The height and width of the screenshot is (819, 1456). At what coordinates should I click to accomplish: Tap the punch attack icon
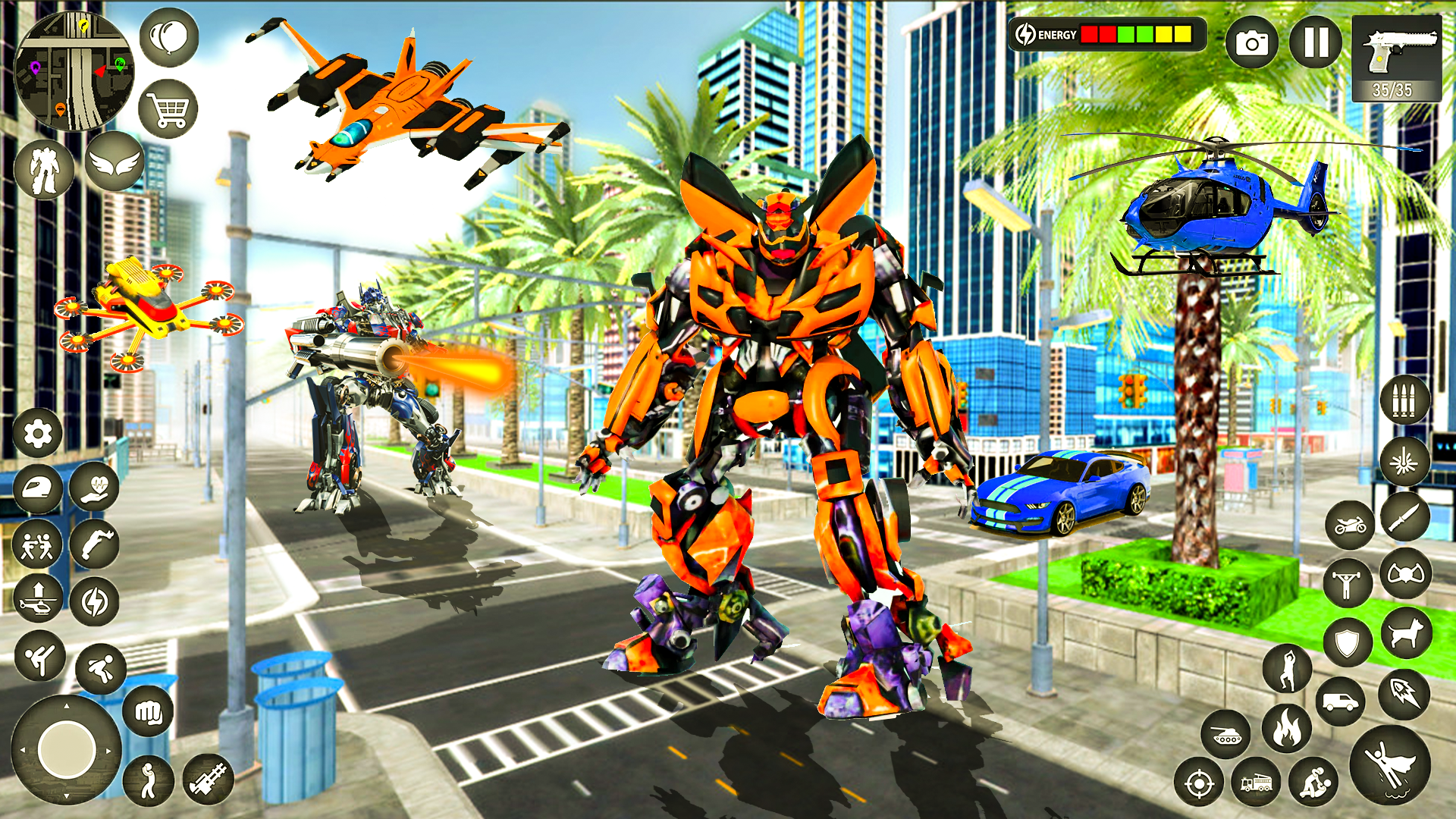tap(147, 711)
